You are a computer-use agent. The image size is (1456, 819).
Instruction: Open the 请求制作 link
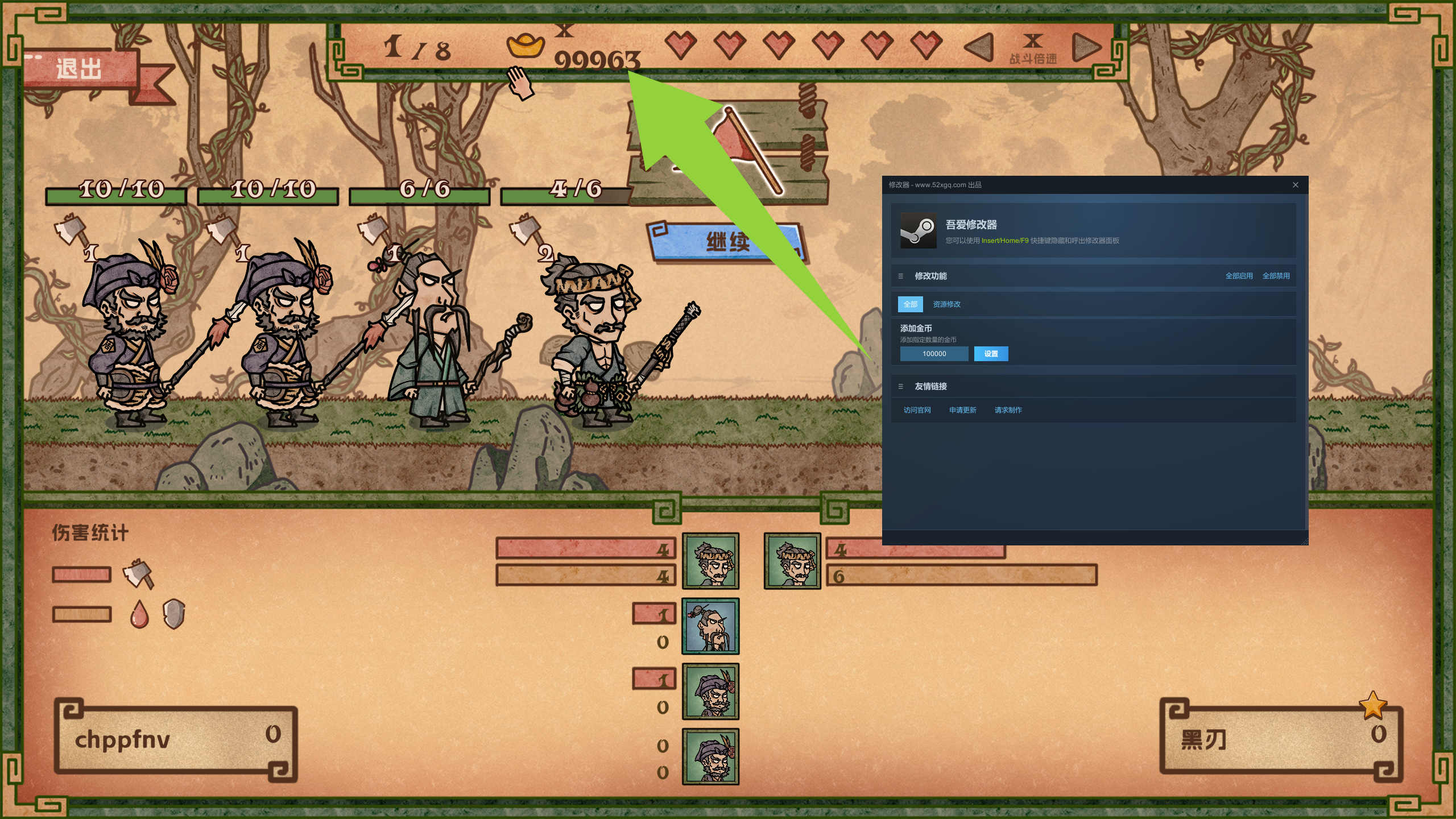tap(1008, 410)
